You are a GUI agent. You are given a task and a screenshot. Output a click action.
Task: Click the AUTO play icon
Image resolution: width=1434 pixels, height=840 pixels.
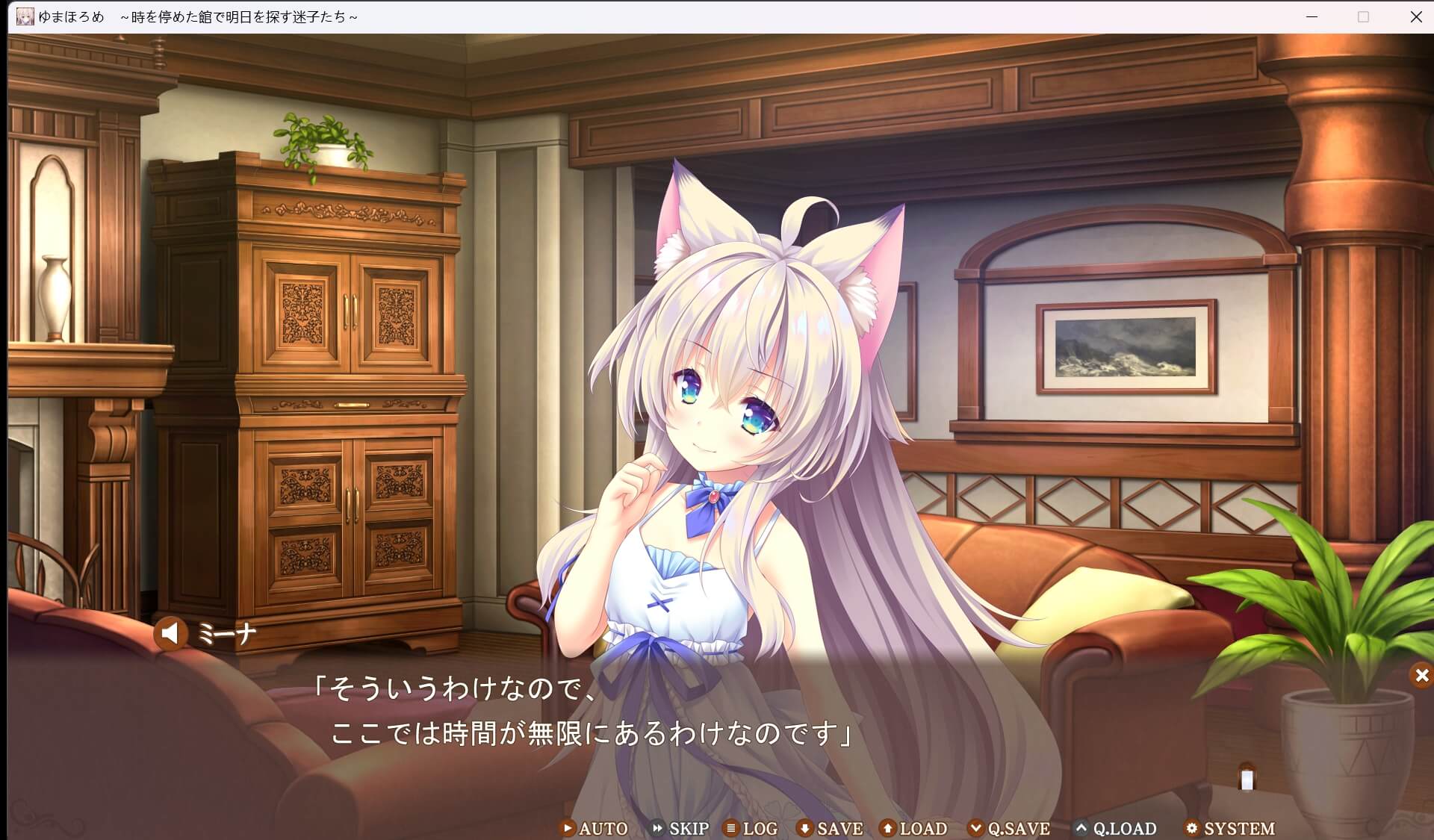(x=568, y=829)
